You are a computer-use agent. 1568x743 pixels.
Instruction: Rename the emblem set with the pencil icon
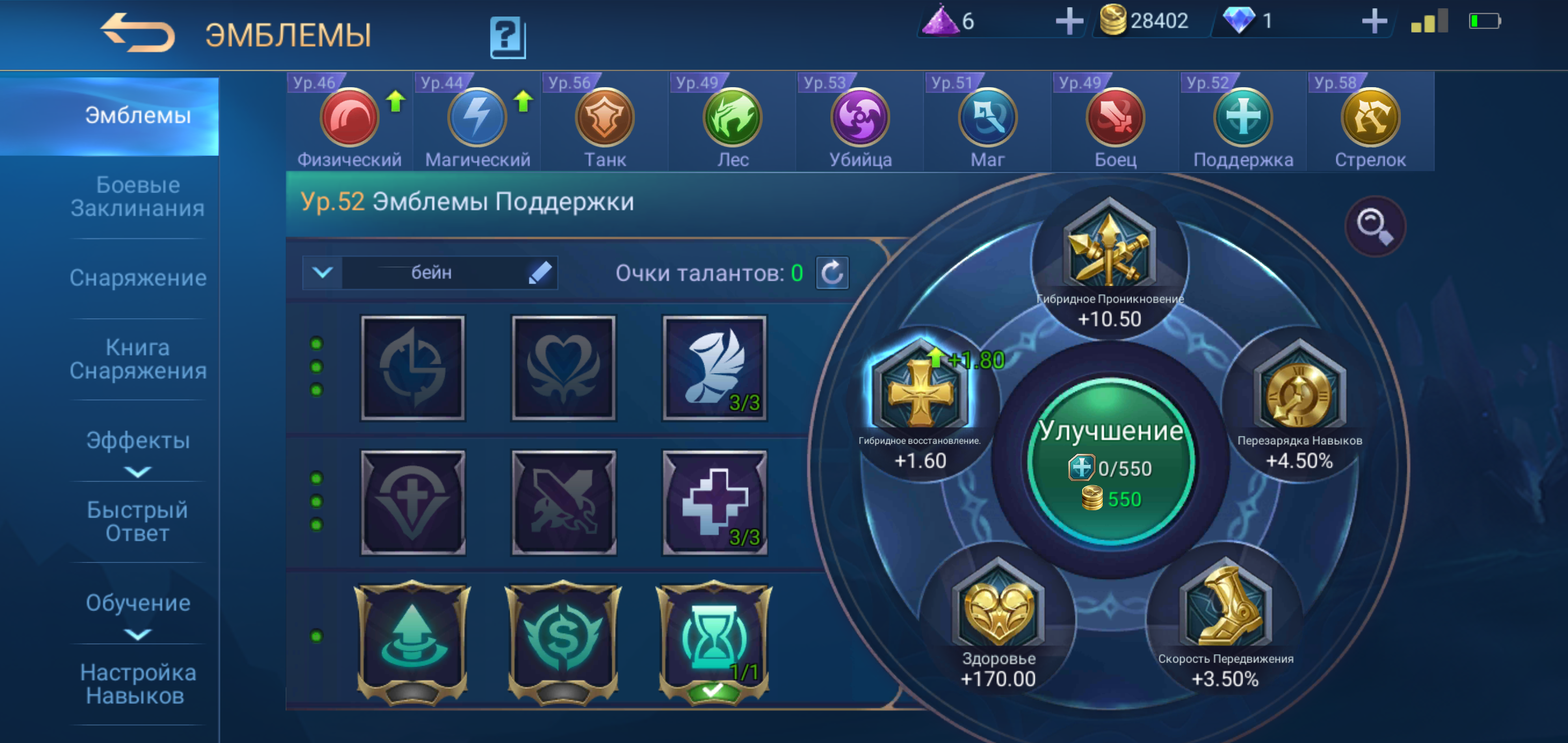click(541, 273)
